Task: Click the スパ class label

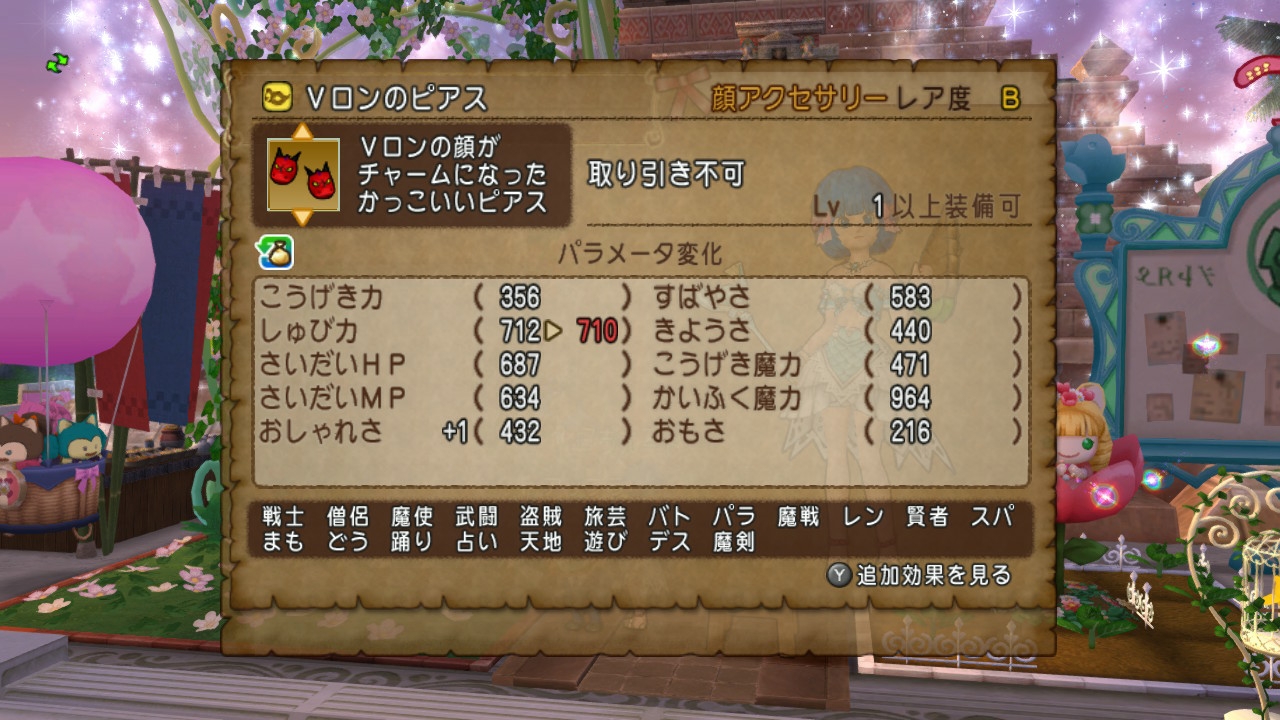Action: 992,516
